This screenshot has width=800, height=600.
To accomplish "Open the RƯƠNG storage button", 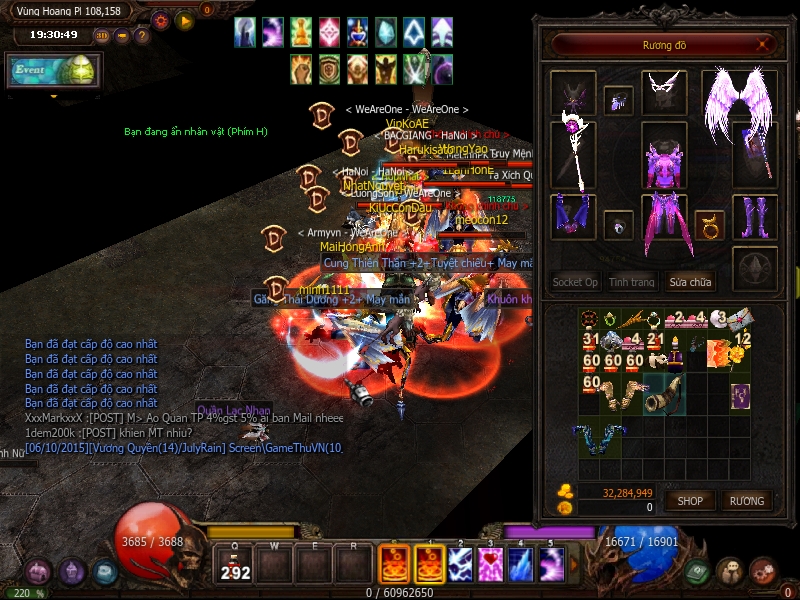I will (x=746, y=500).
